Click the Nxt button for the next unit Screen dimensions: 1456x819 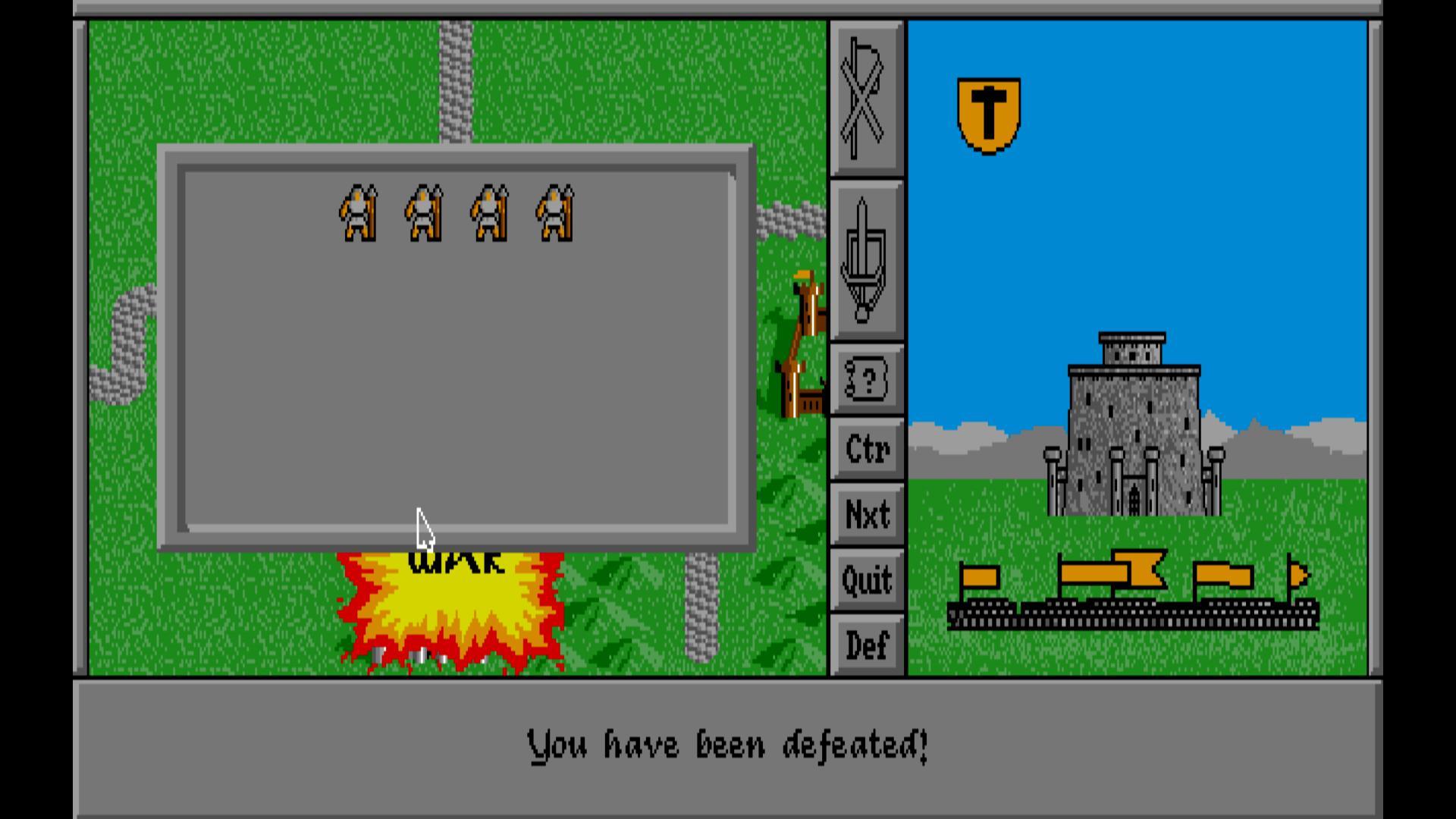click(866, 514)
